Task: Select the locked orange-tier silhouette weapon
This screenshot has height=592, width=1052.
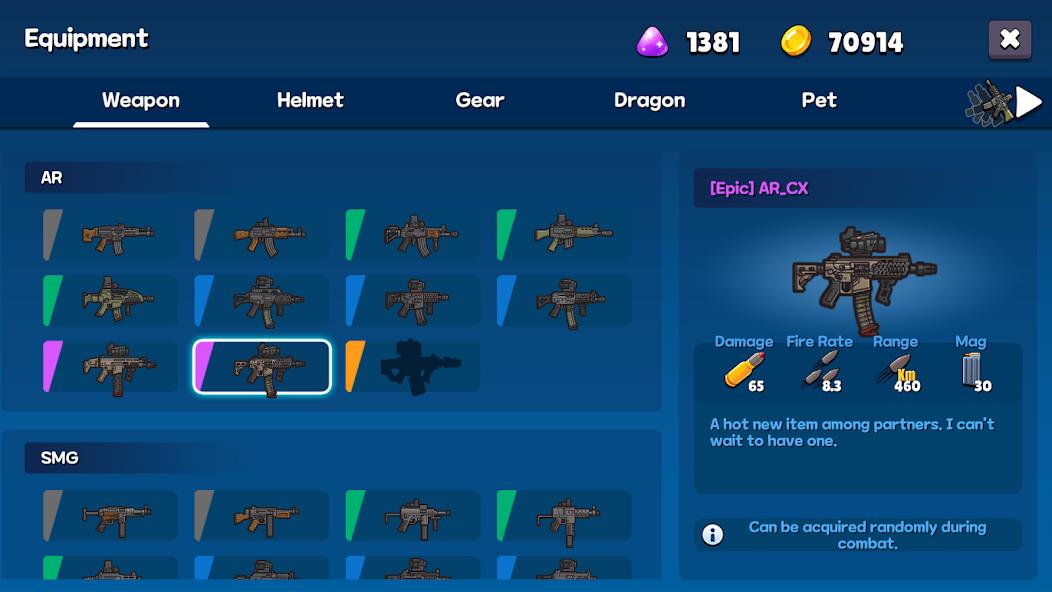Action: pos(413,367)
